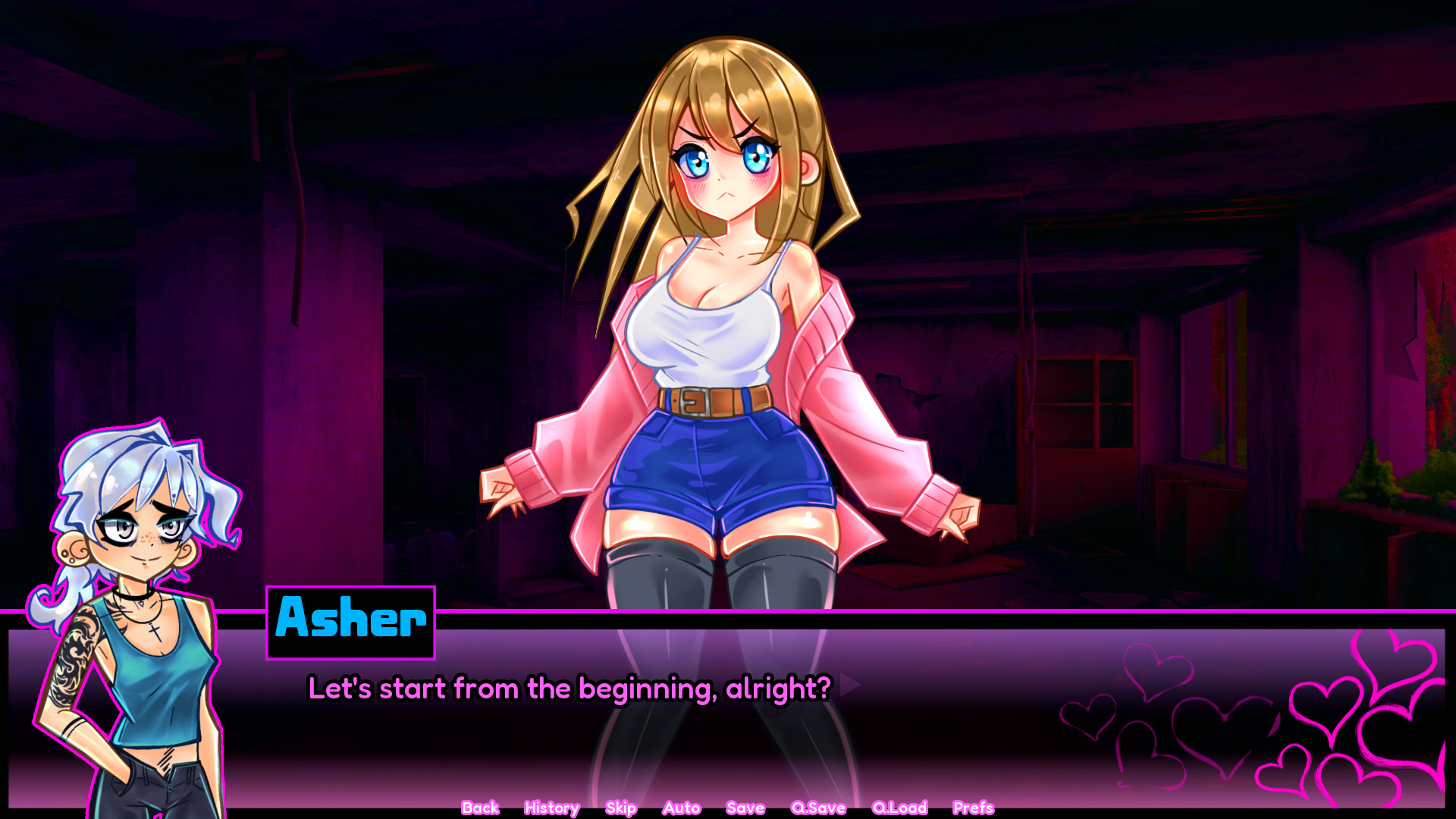Click Back to return to previous dialogue
Viewport: 1456px width, 819px height.
pos(480,808)
